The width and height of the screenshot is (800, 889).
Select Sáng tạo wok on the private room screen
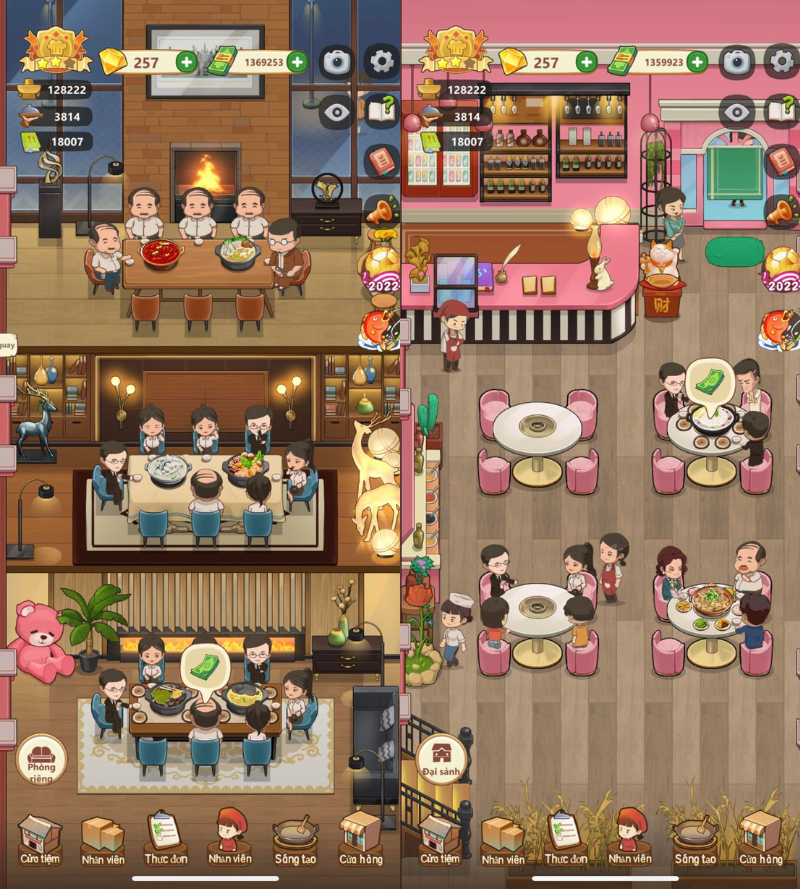pyautogui.click(x=295, y=839)
